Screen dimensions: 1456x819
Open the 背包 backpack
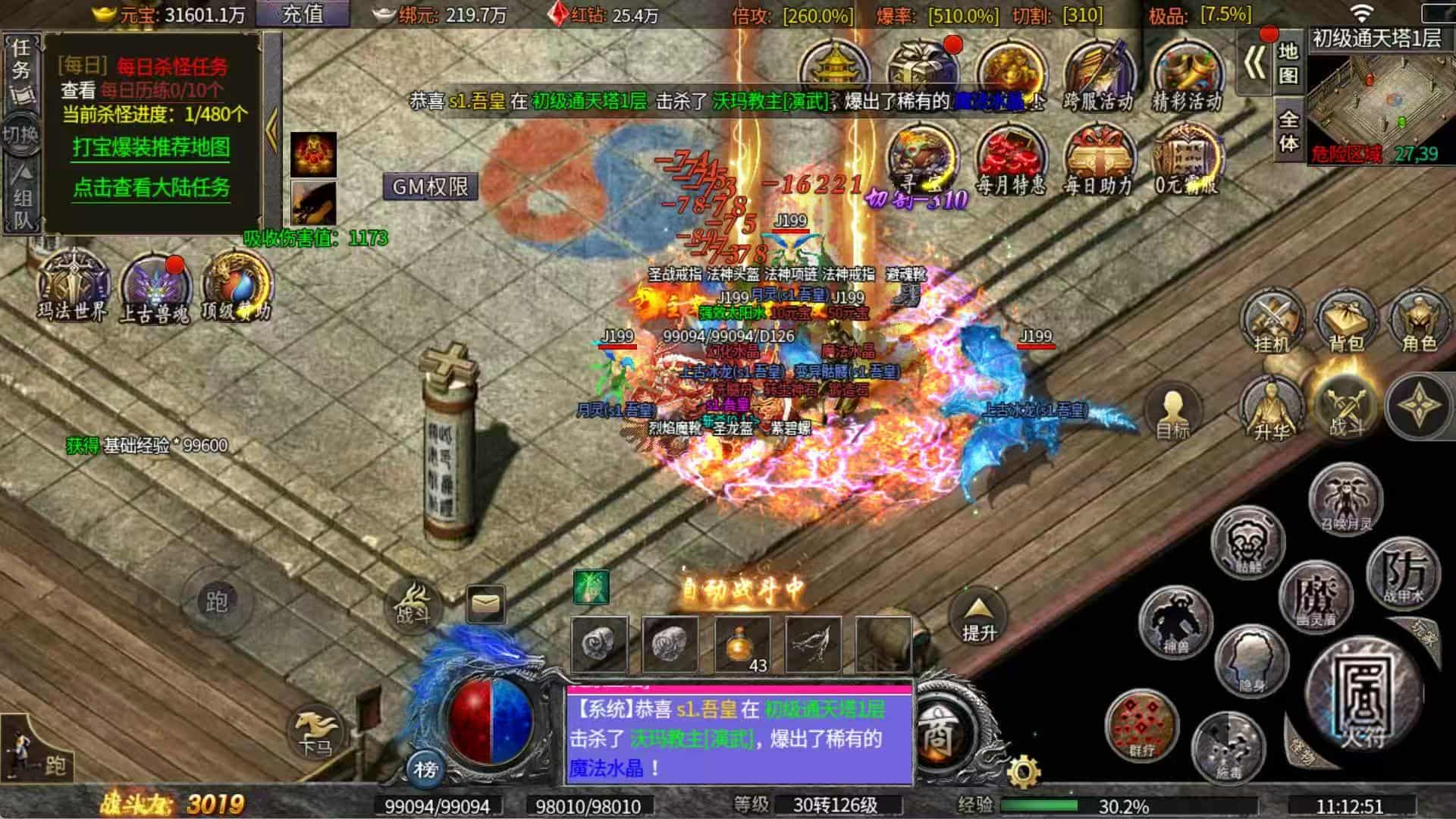tap(1346, 321)
